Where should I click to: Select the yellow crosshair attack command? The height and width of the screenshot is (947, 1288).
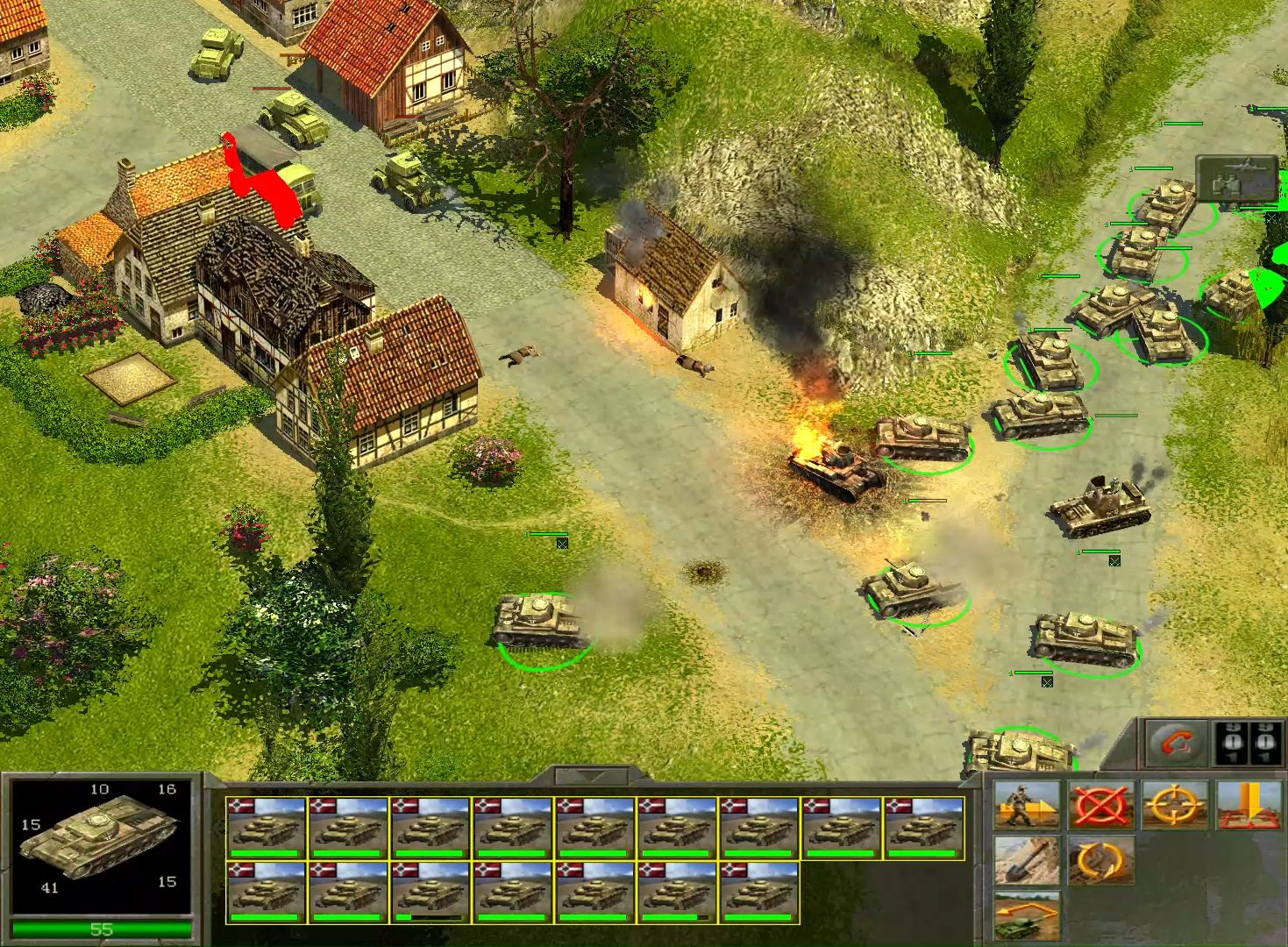click(1175, 805)
